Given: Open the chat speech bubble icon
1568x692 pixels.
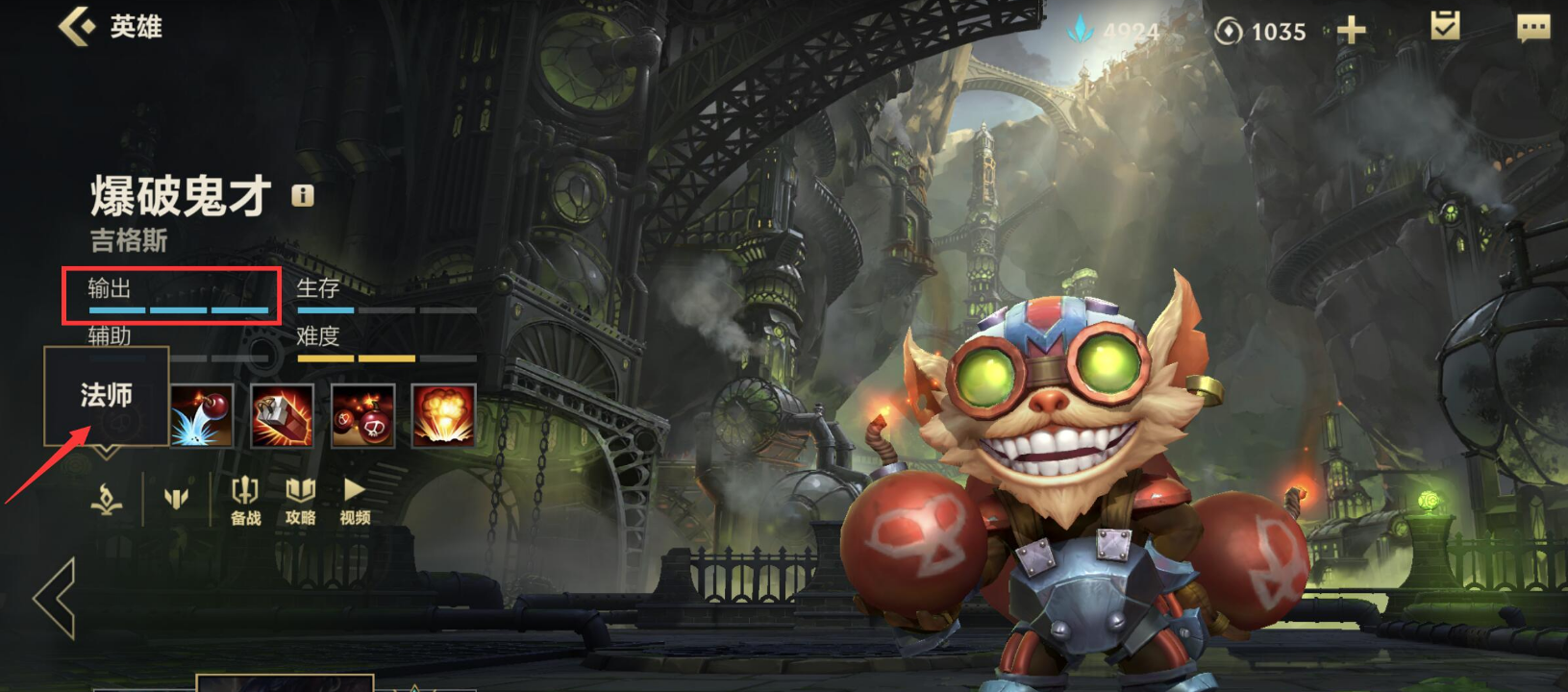Looking at the screenshot, I should (1533, 28).
